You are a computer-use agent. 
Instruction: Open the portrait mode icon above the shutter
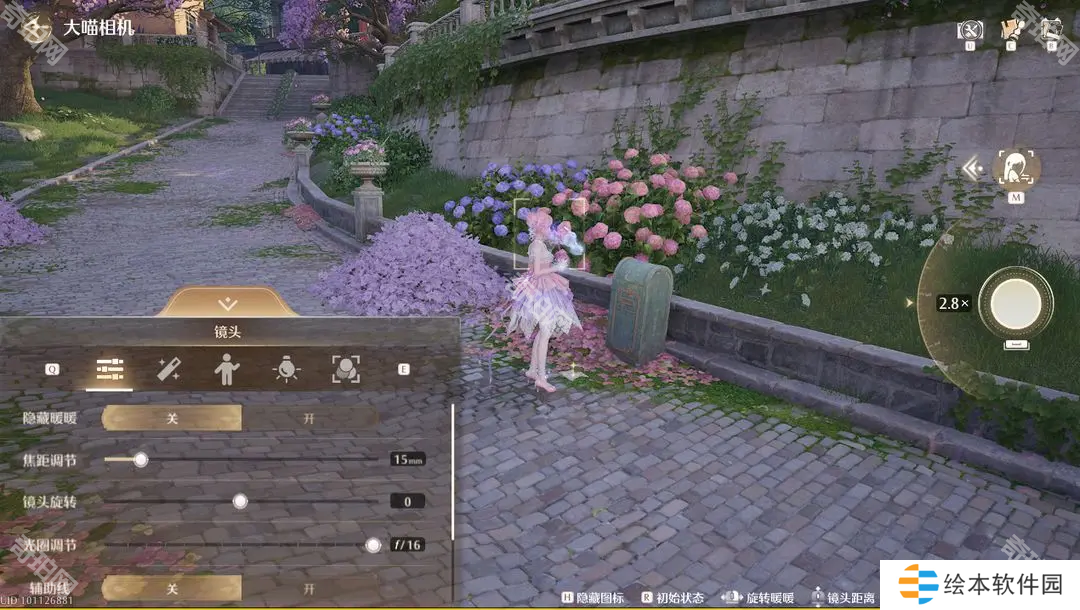(x=1016, y=169)
